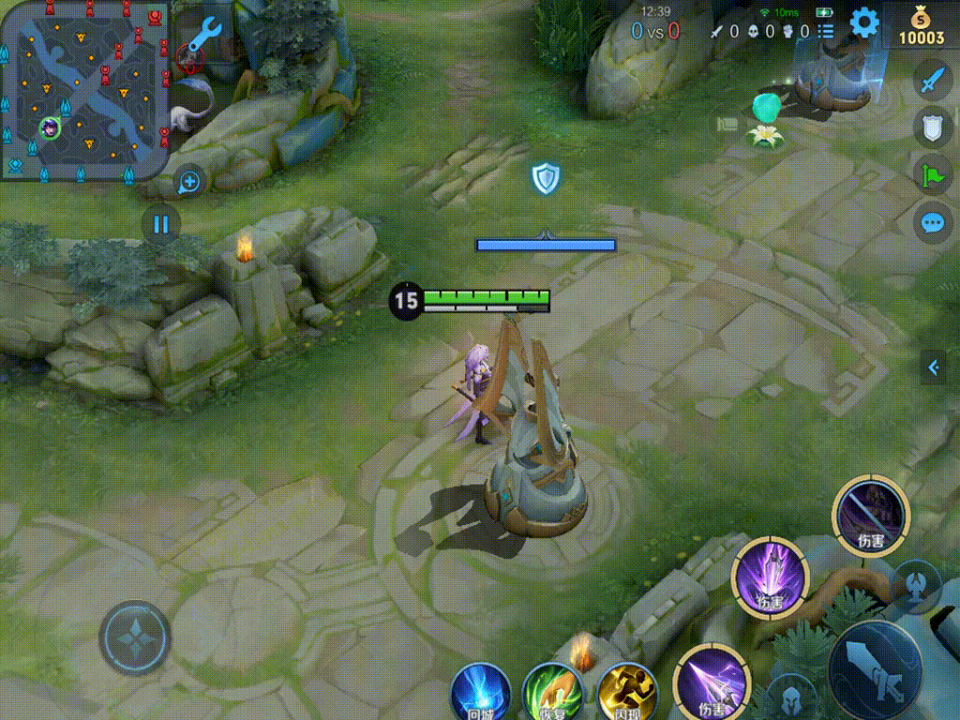Send the green flag gather signal
The height and width of the screenshot is (720, 960).
click(x=932, y=174)
